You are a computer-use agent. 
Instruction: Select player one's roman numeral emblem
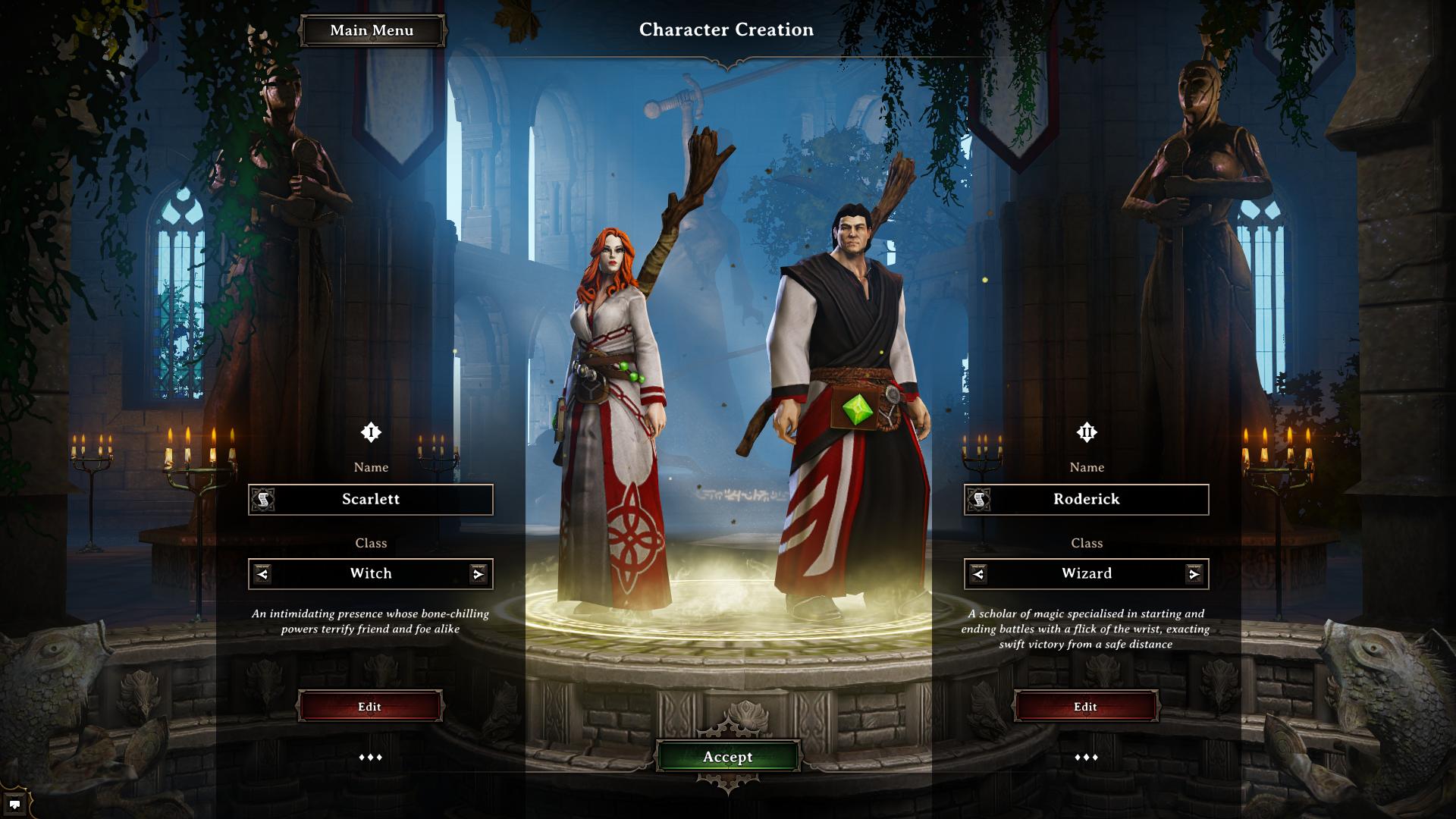(371, 432)
